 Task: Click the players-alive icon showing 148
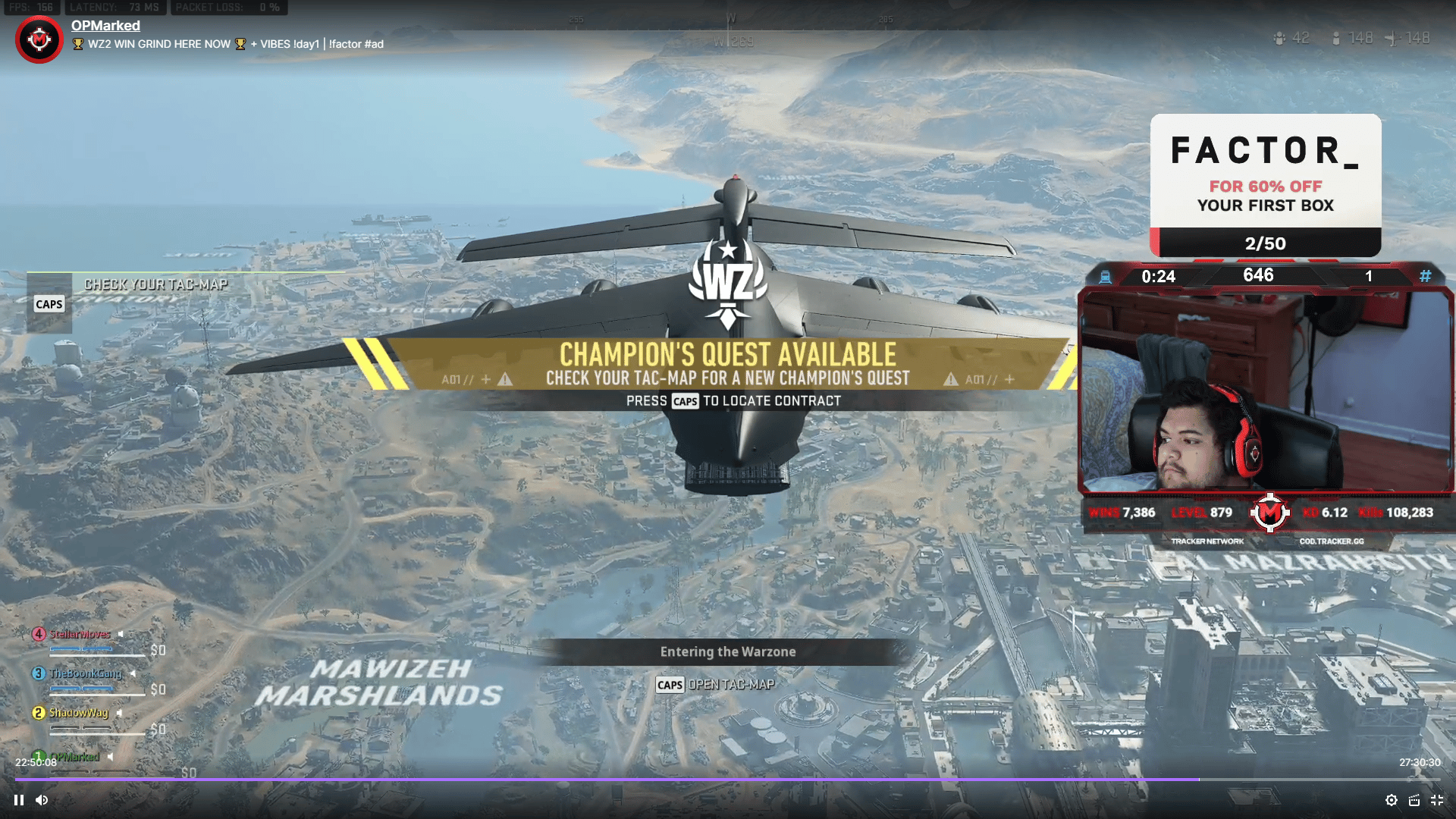pos(1335,36)
